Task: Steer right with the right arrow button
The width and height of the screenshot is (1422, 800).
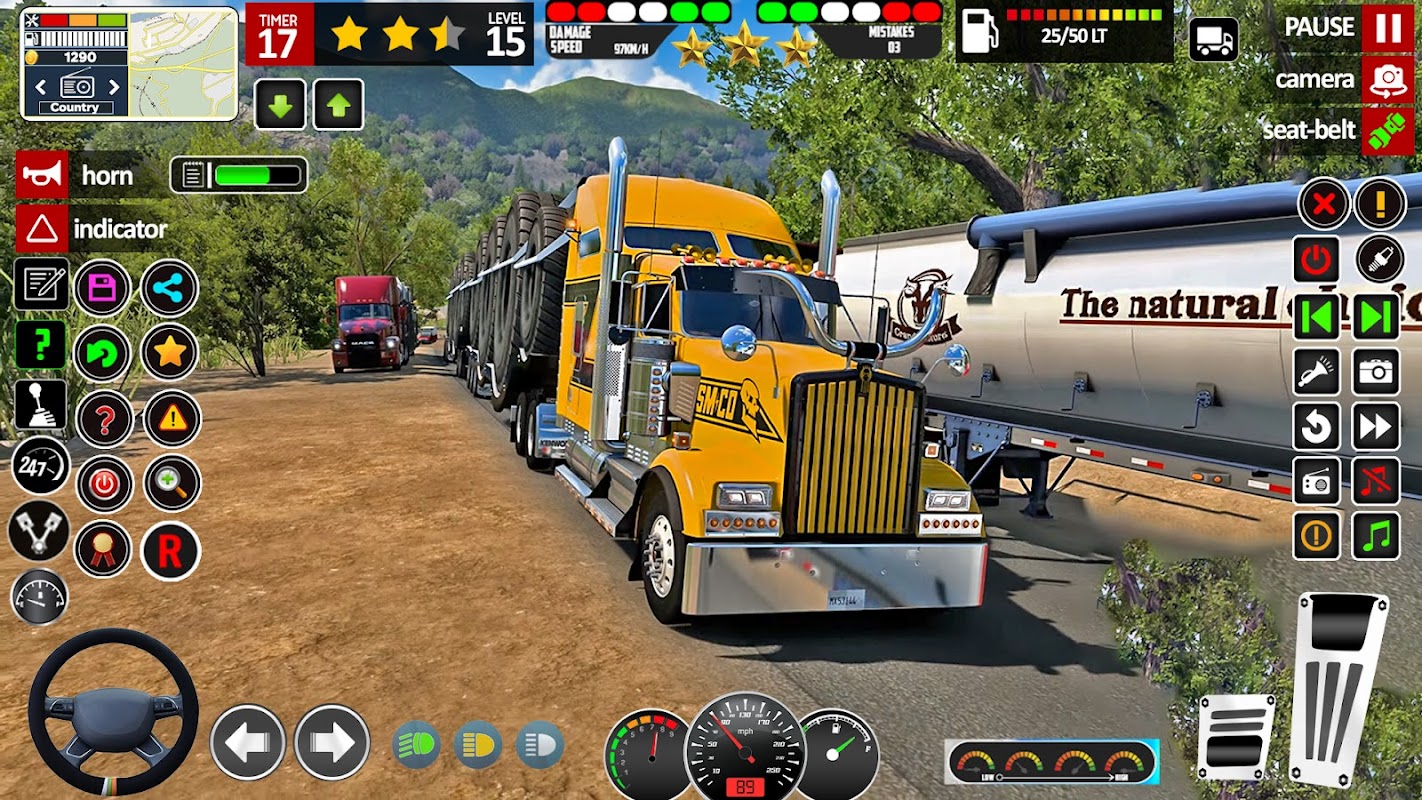Action: point(332,742)
